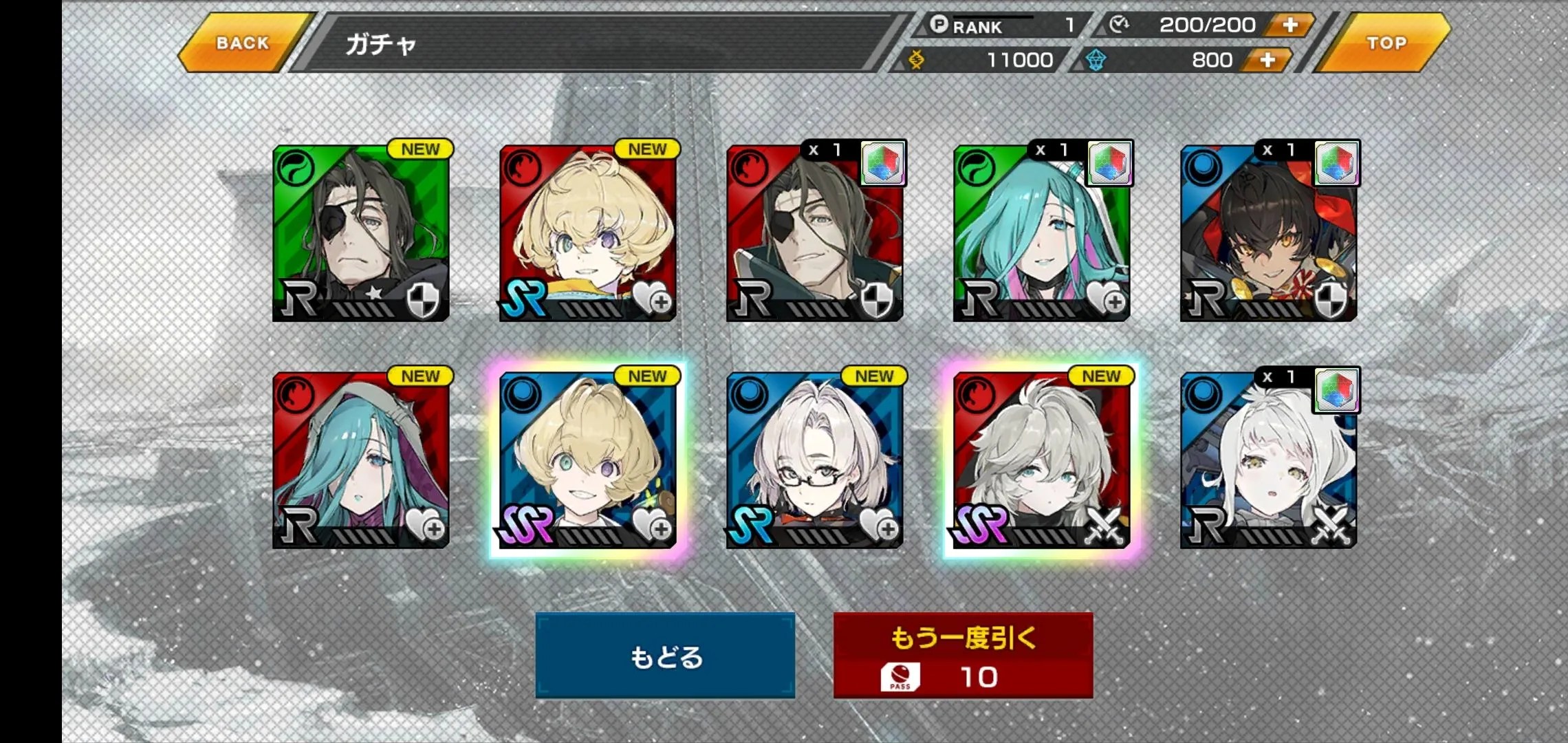Select the red SSR silver-haired character card
This screenshot has height=743, width=1568.
pos(1042,460)
